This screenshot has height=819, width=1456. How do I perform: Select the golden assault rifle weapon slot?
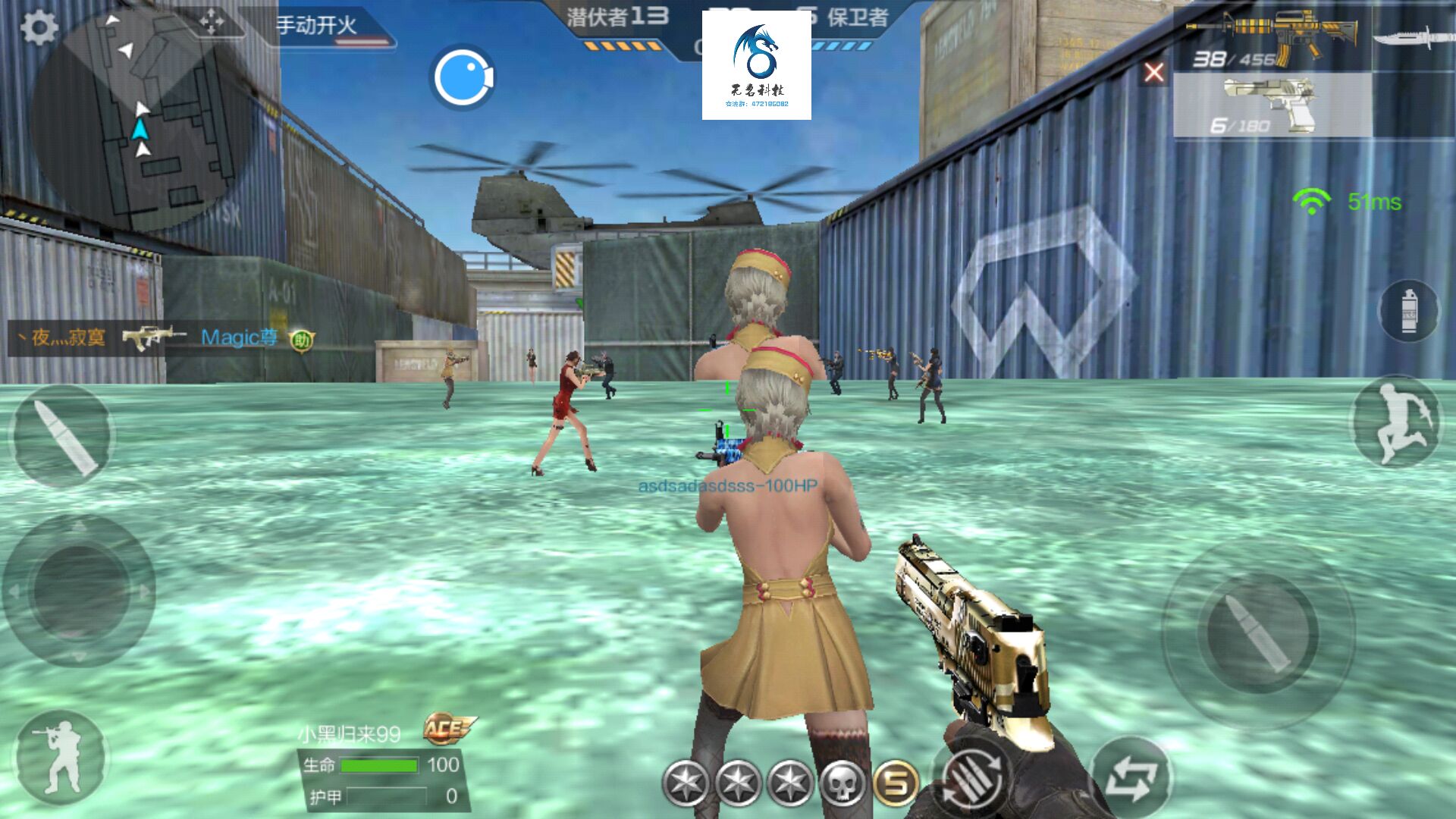click(x=1272, y=39)
